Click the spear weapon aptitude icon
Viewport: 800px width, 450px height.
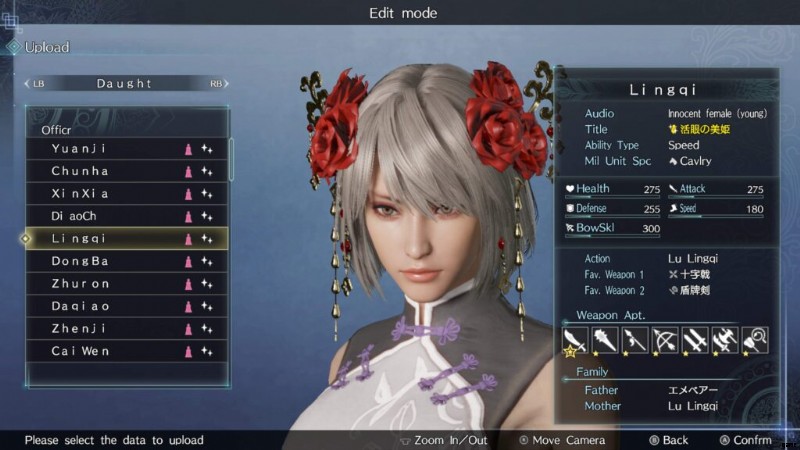[x=634, y=340]
